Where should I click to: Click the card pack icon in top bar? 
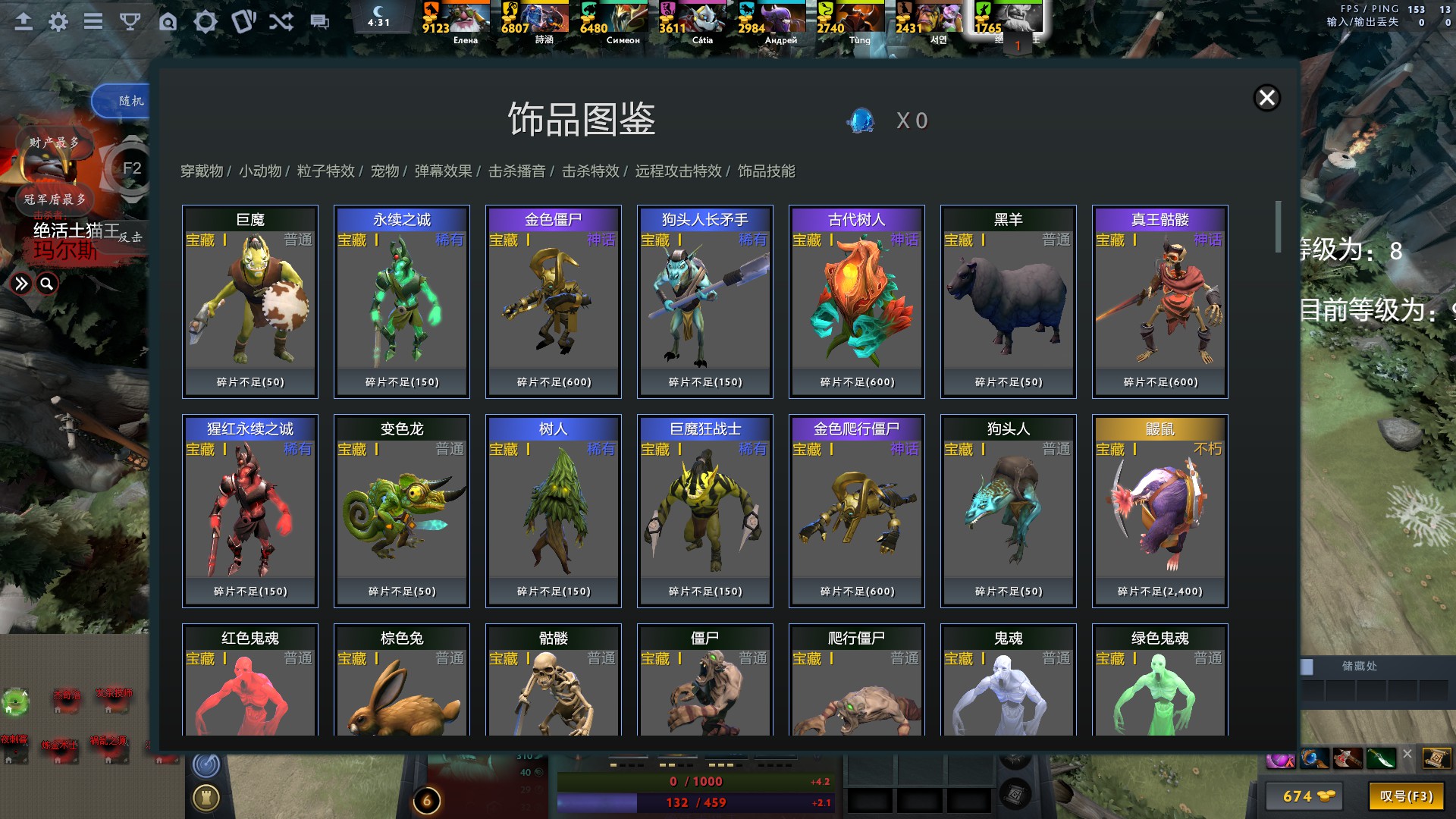(x=243, y=21)
